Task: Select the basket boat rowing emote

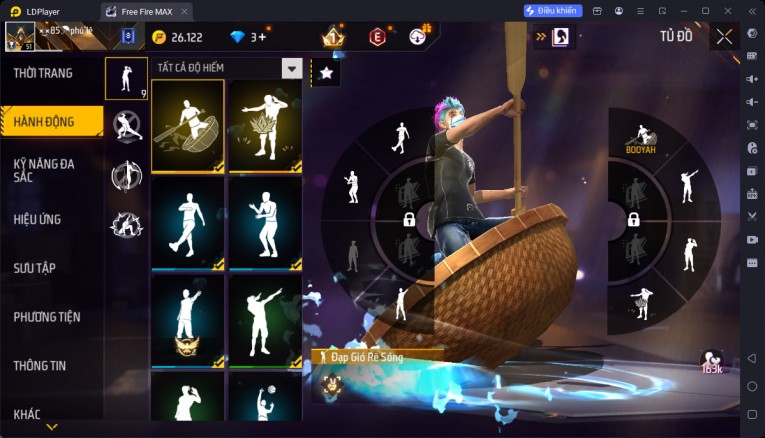Action: click(x=187, y=125)
